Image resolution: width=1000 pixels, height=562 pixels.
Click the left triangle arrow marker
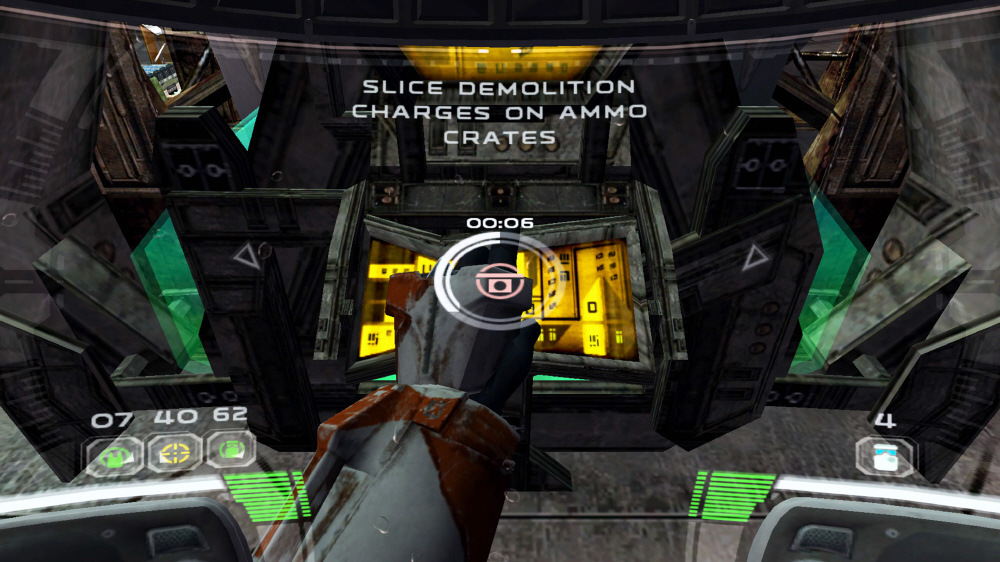coord(246,257)
